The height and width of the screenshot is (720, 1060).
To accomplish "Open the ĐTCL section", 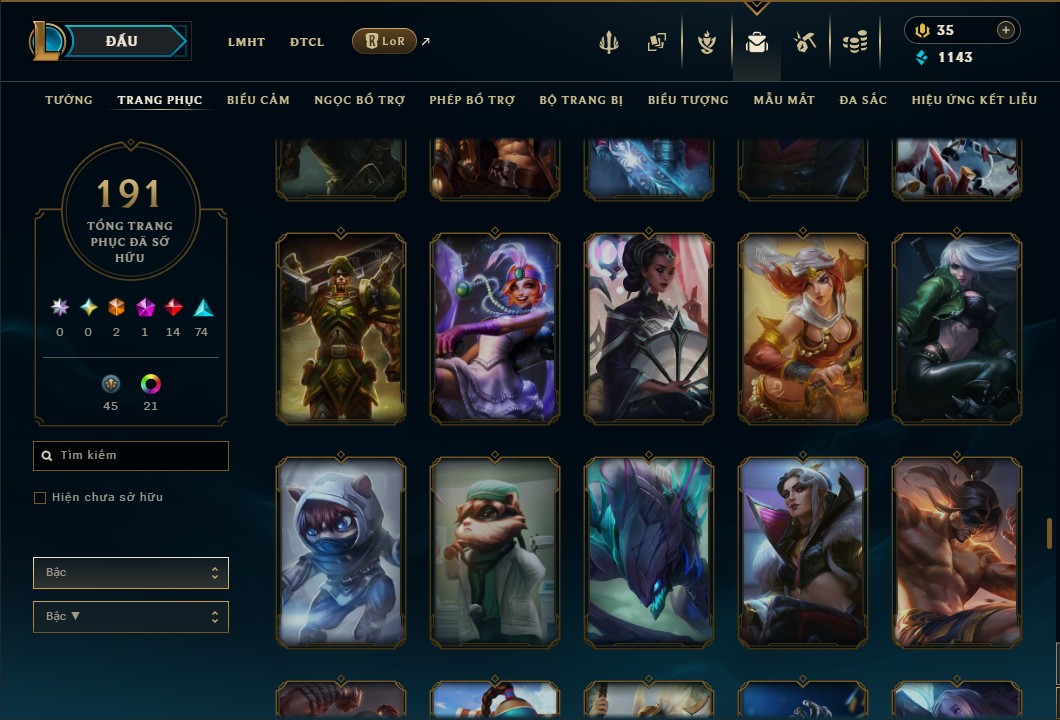I will click(307, 42).
